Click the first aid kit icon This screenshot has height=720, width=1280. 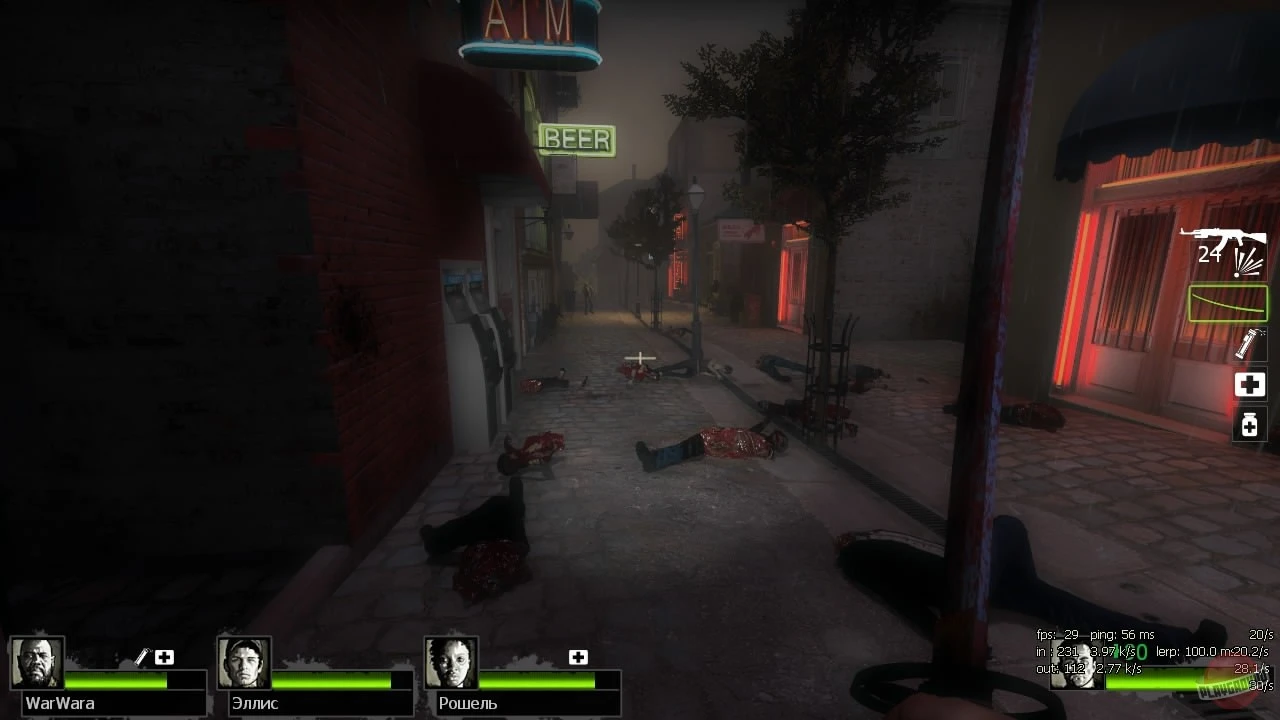(1249, 384)
